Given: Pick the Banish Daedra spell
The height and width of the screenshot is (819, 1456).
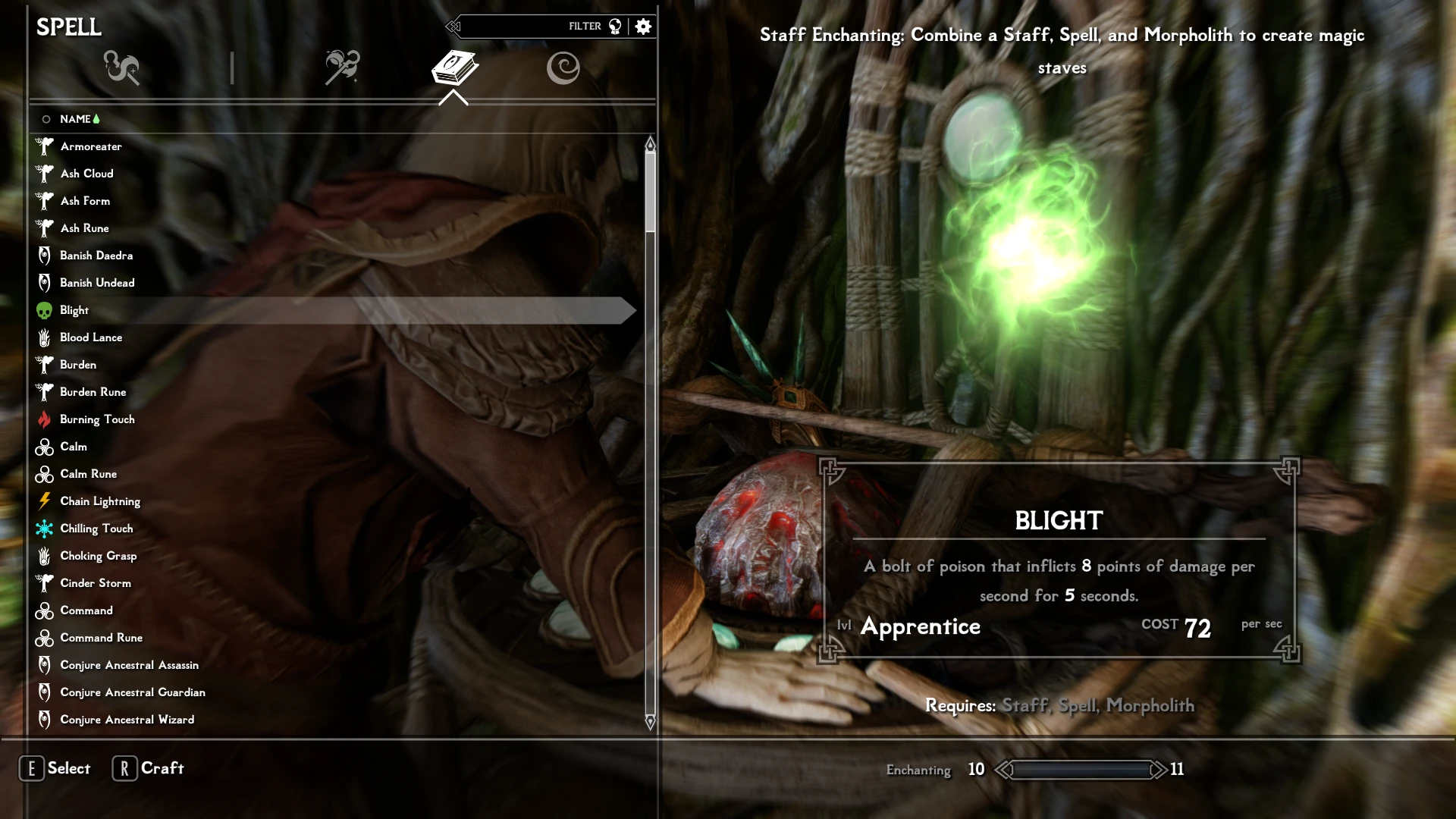Looking at the screenshot, I should point(96,256).
